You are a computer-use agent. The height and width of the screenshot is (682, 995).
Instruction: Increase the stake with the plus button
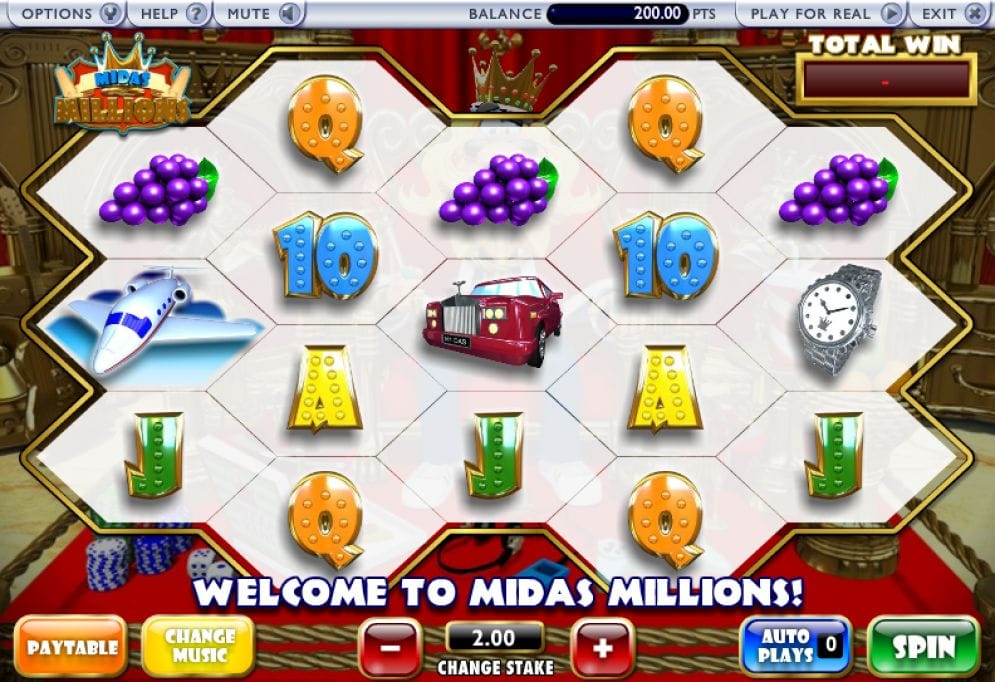602,647
